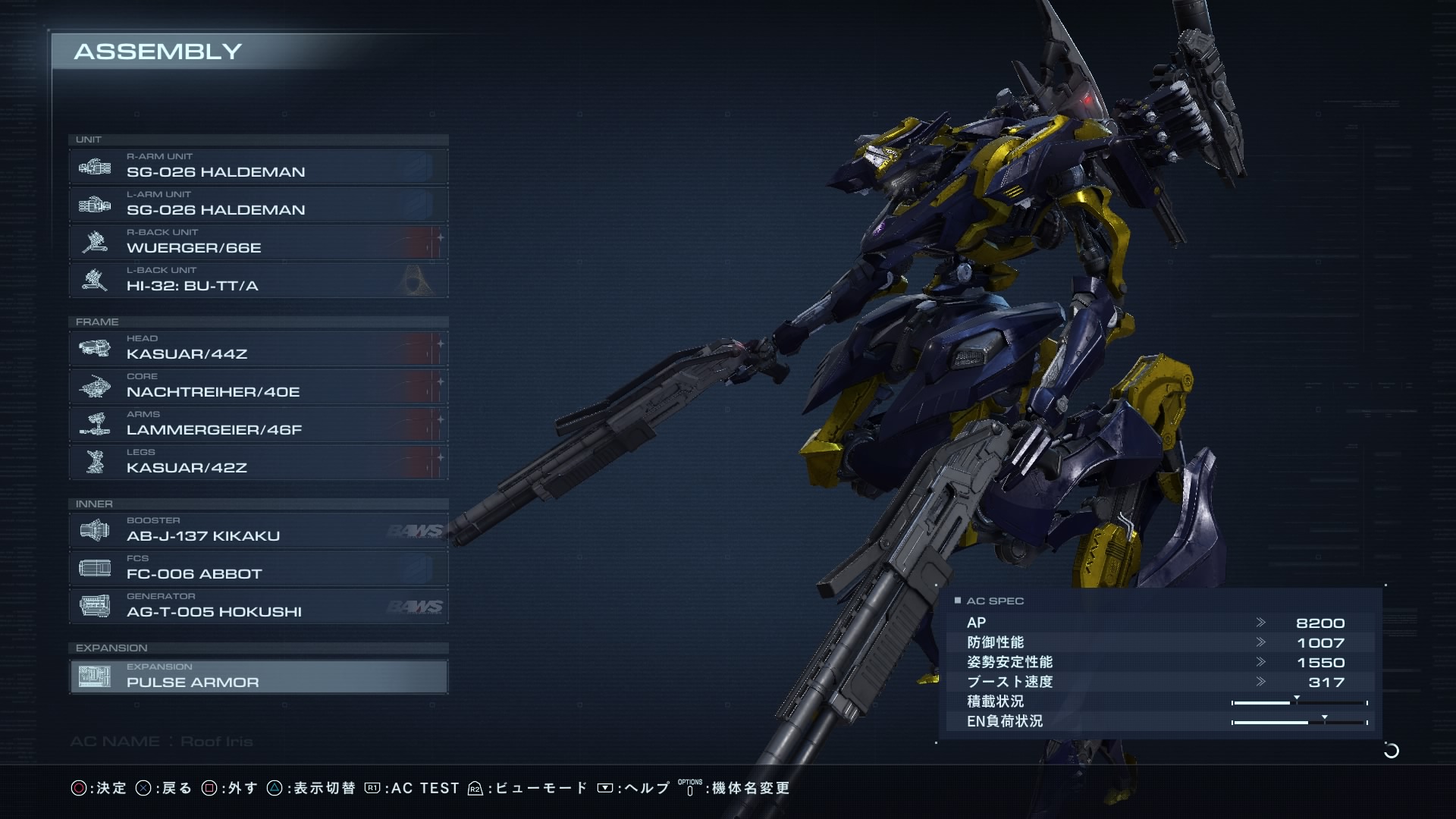The width and height of the screenshot is (1456, 819).
Task: Select the R-ARM UNIT SG-026 HALDEMAN slot
Action: coord(258,167)
